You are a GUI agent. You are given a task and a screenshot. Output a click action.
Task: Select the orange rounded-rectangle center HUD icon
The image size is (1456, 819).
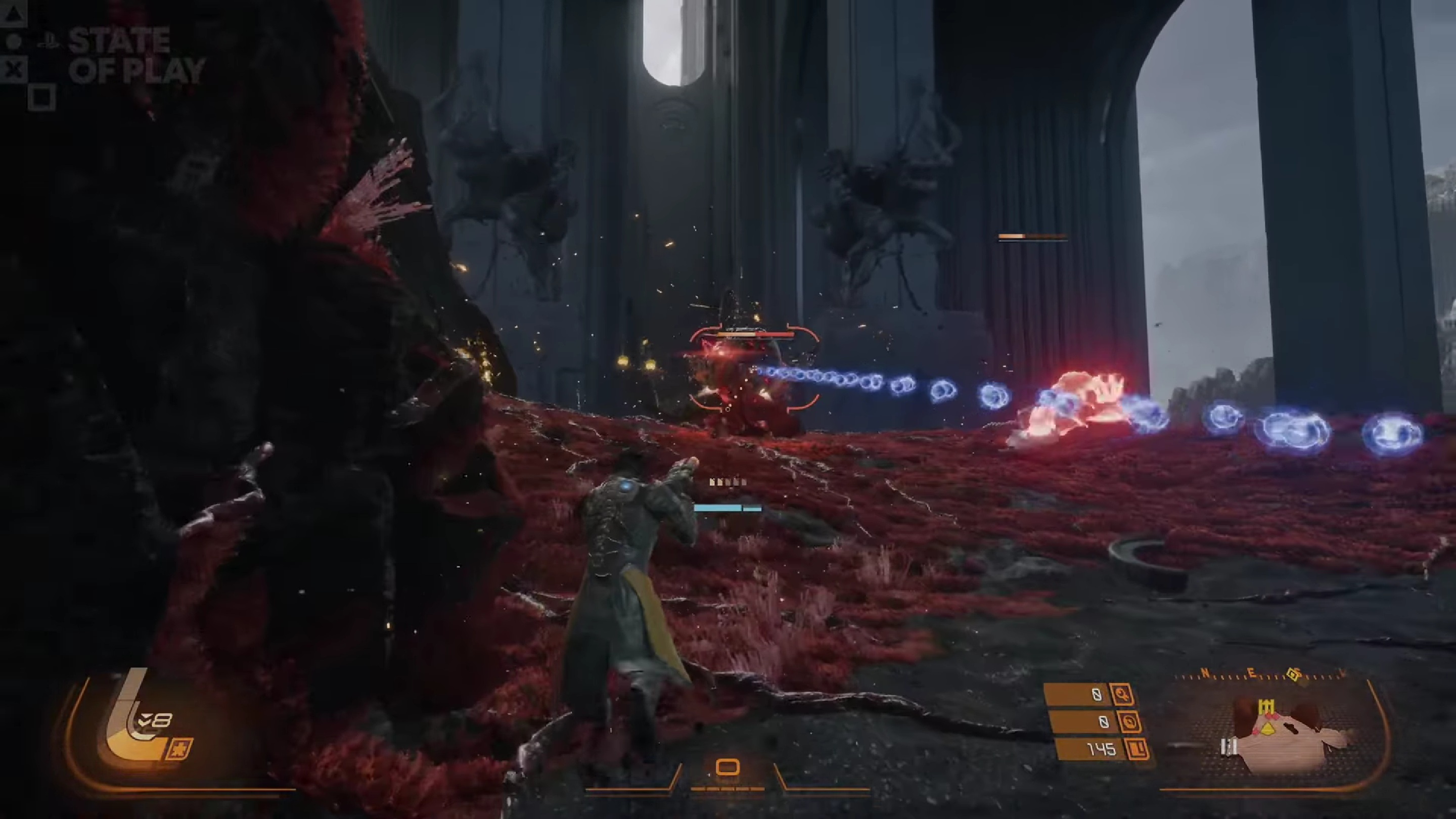727,767
